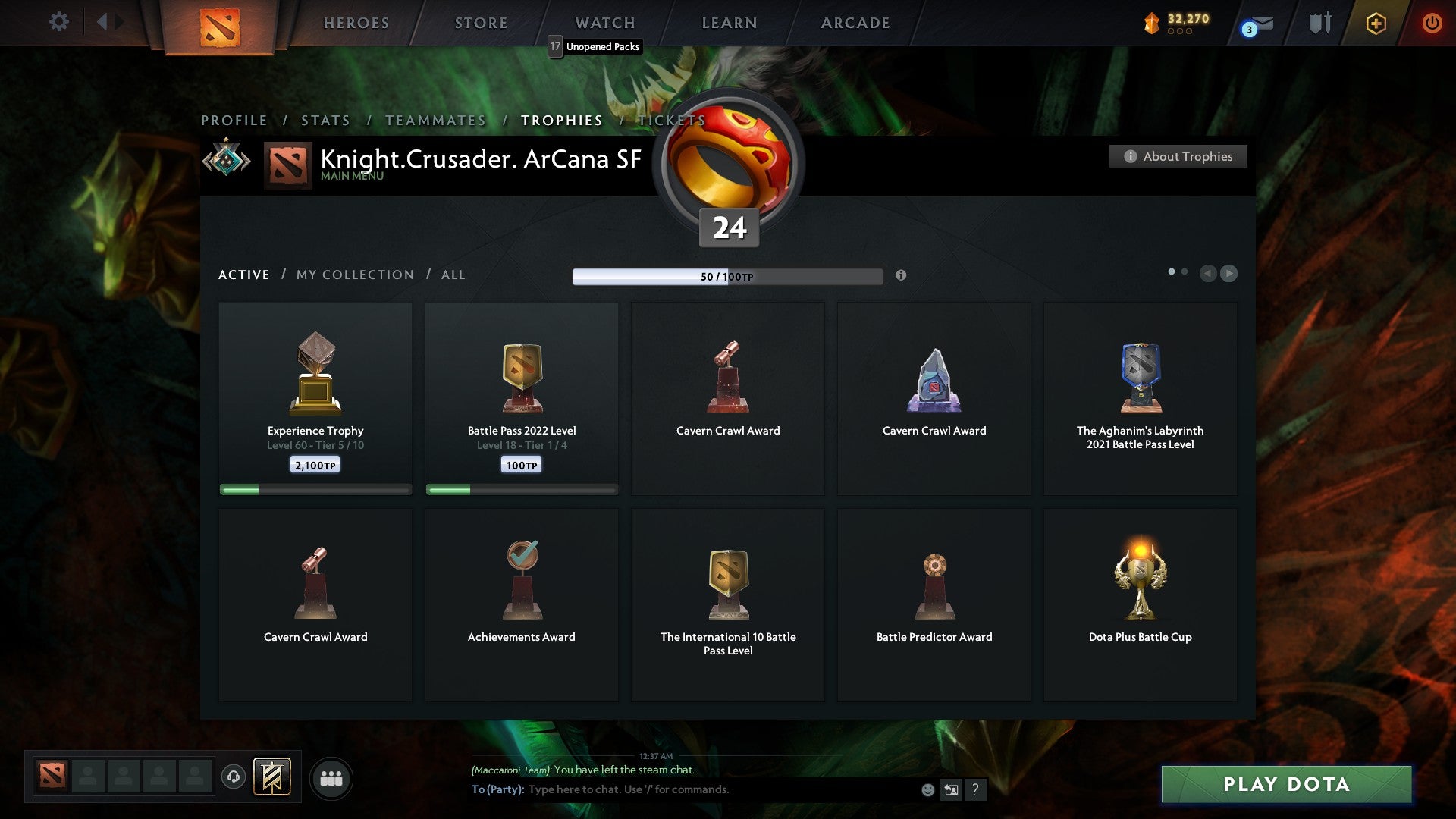Open the WATCH menu
The image size is (1456, 819).
click(604, 23)
